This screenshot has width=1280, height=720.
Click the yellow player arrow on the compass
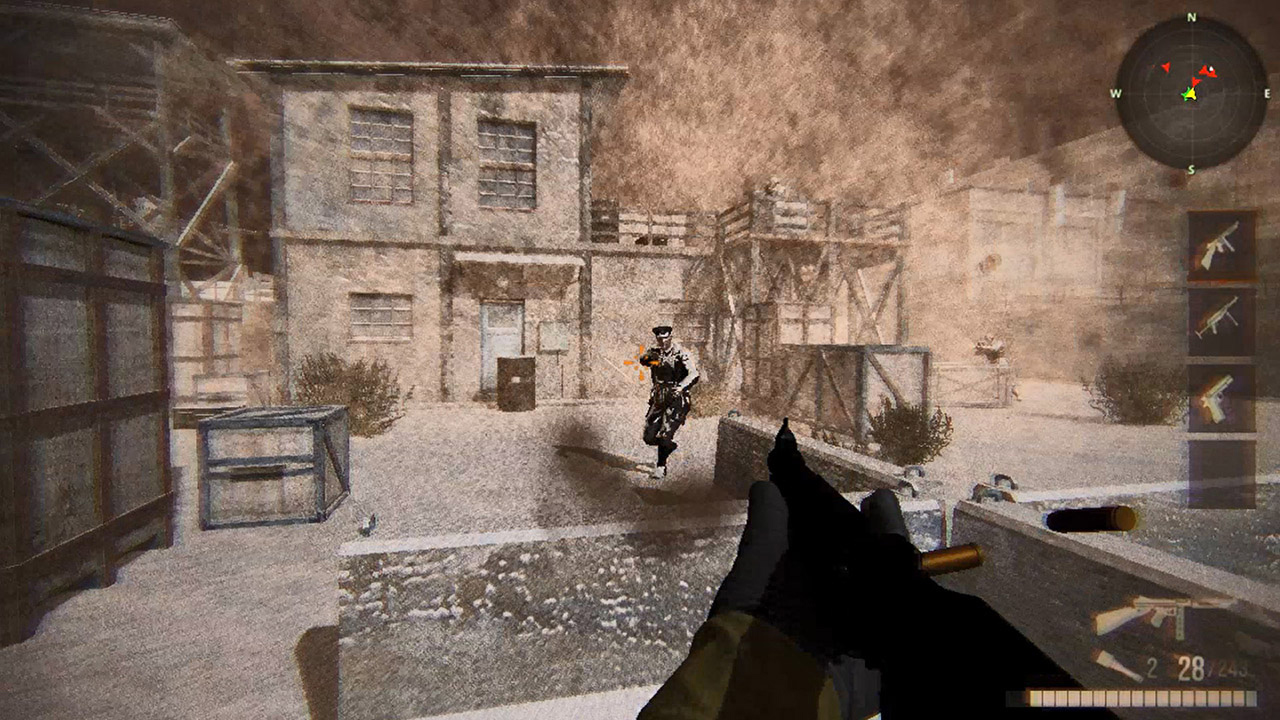click(x=1190, y=94)
